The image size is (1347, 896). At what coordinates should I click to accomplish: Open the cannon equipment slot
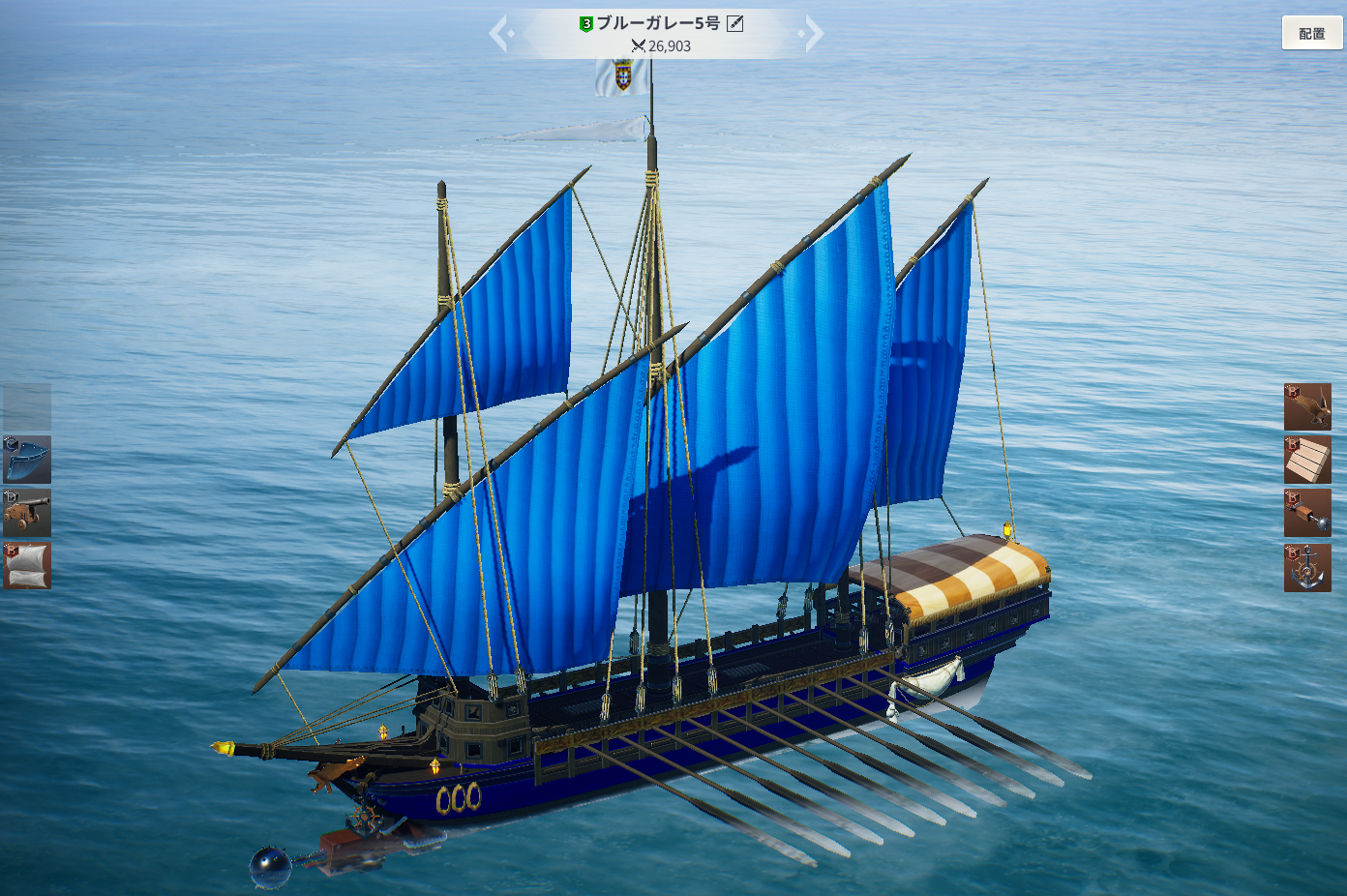tap(27, 513)
